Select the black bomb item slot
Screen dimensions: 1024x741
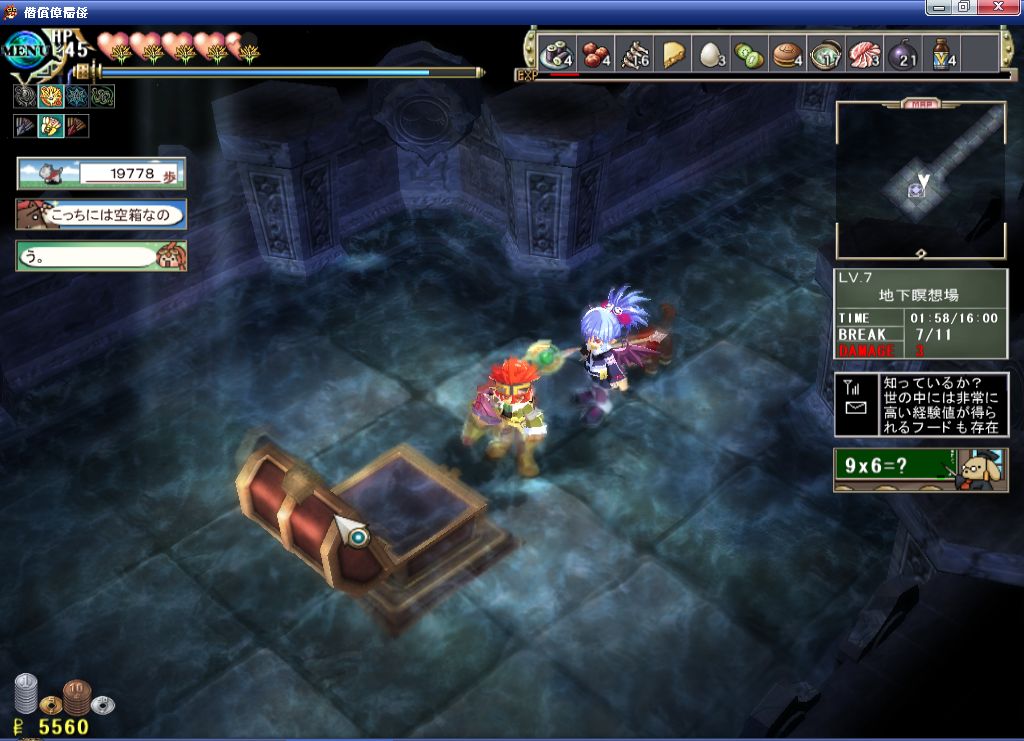tap(903, 54)
